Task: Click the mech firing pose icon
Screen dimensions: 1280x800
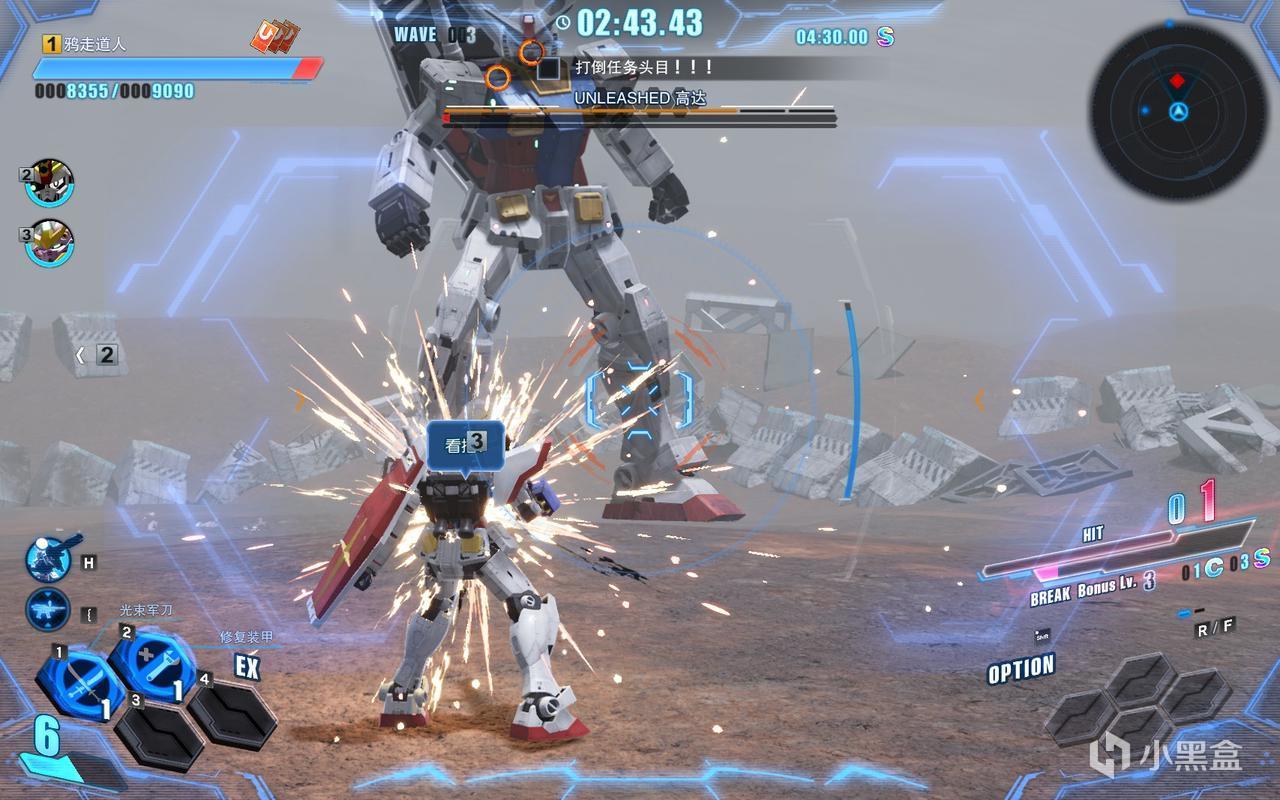Action: coord(48,559)
